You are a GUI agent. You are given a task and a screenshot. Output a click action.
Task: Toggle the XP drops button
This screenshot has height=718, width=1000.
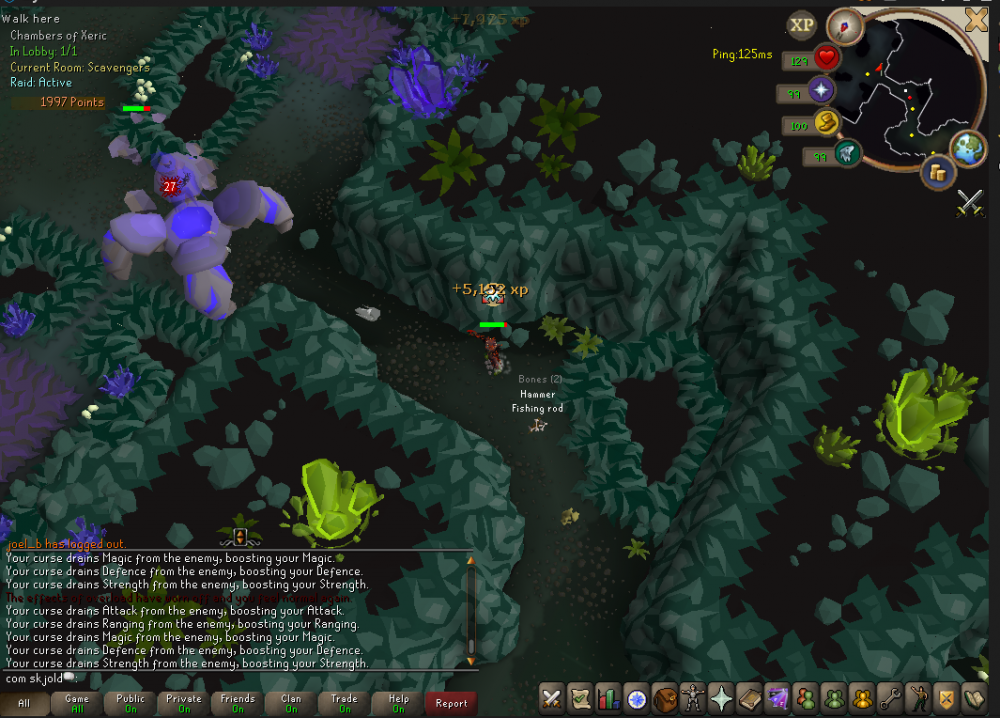(x=801, y=25)
